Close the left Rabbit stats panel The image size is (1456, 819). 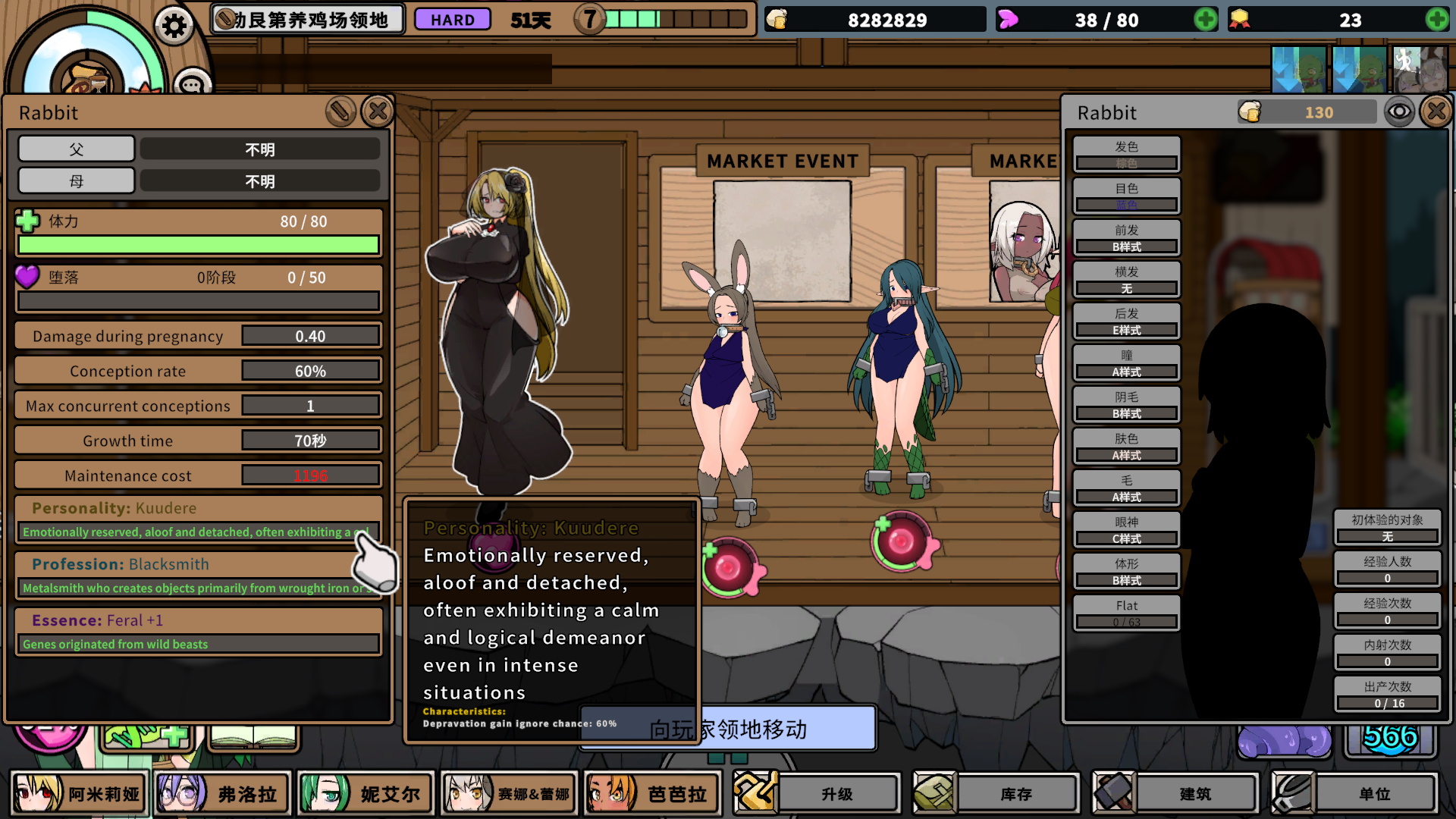[378, 111]
